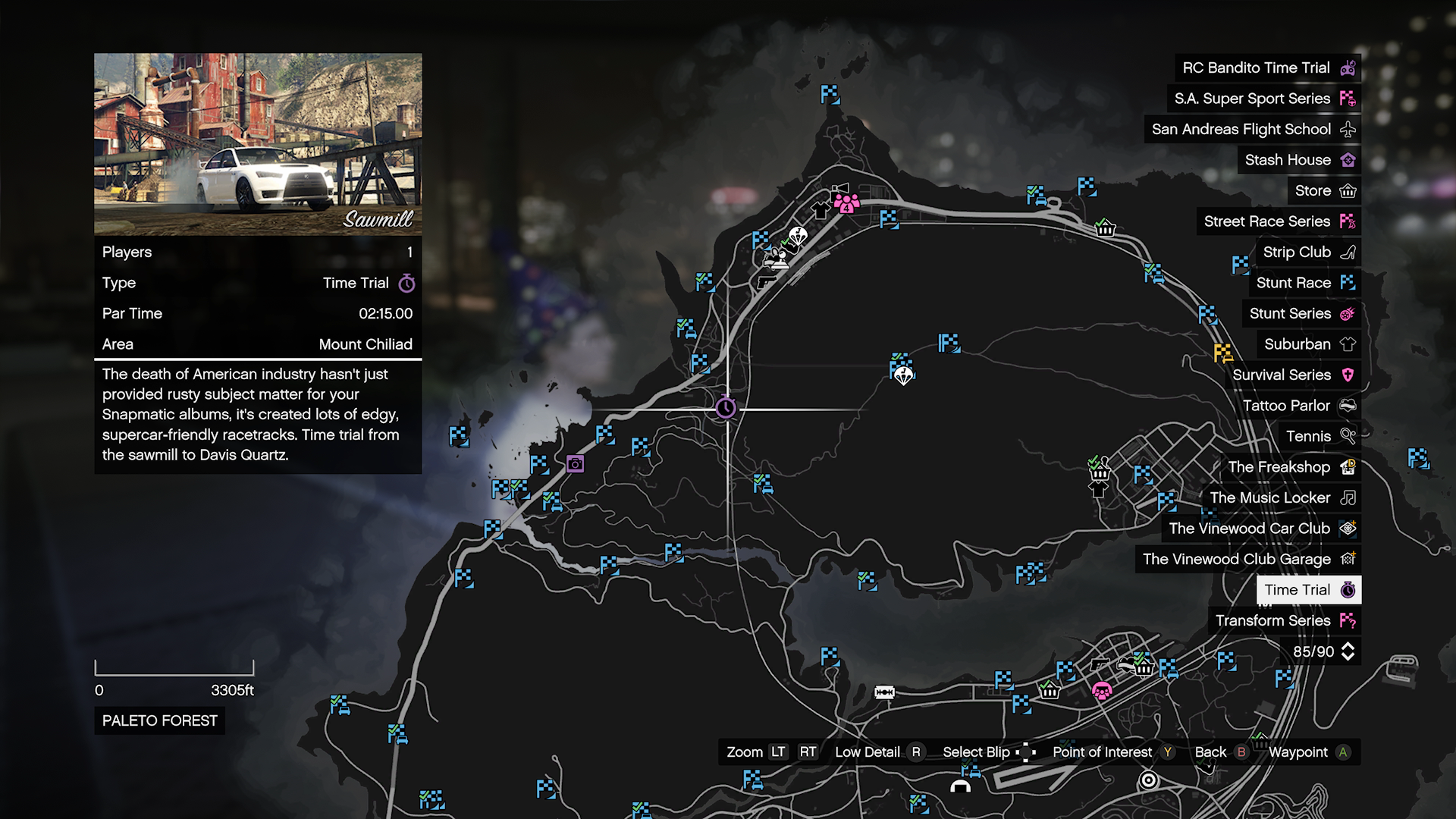The width and height of the screenshot is (1456, 819).
Task: Choose Transform Series legend entry
Action: coord(1284,620)
